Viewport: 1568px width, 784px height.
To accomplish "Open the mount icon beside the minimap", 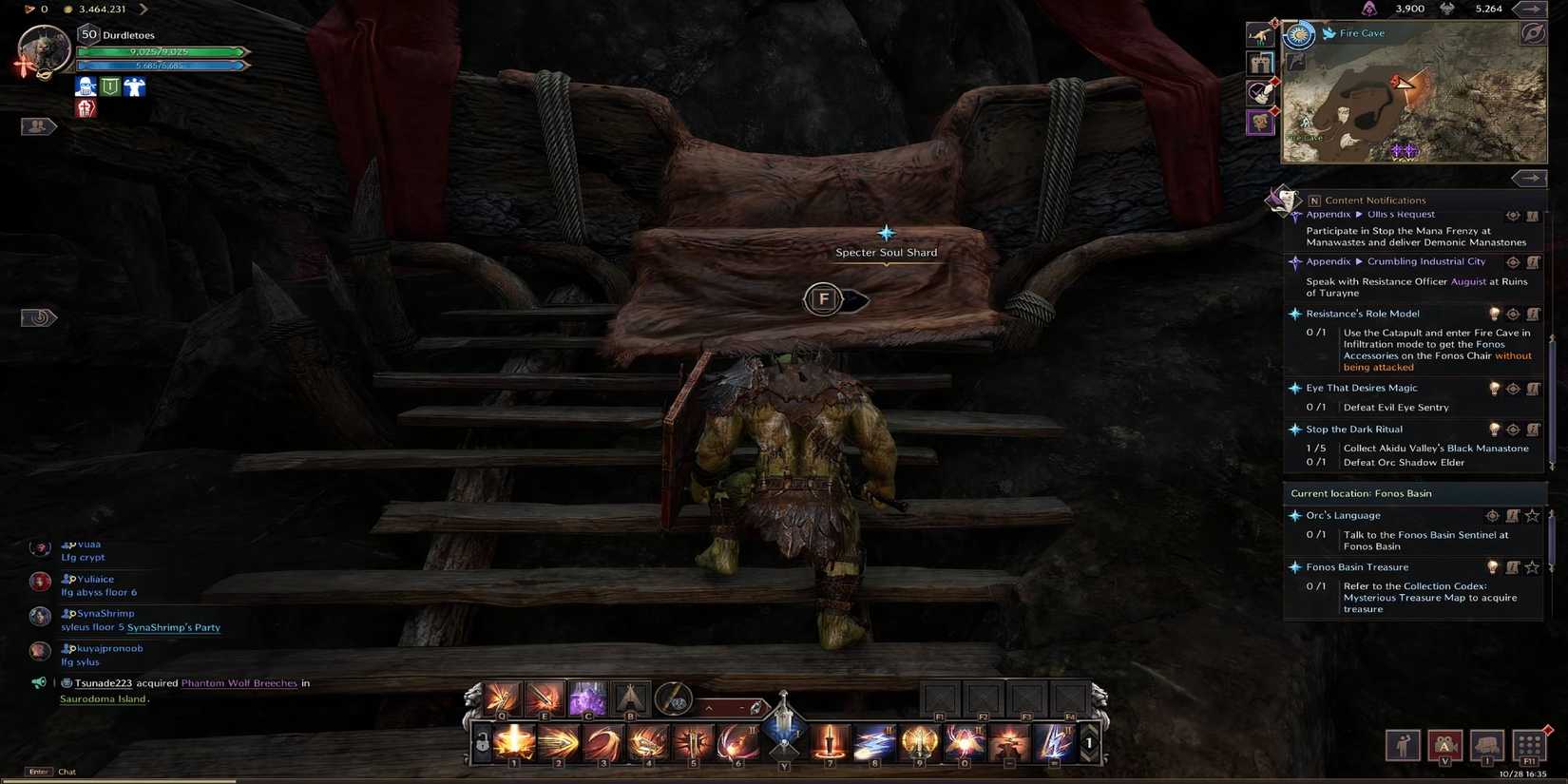I will [x=1260, y=35].
